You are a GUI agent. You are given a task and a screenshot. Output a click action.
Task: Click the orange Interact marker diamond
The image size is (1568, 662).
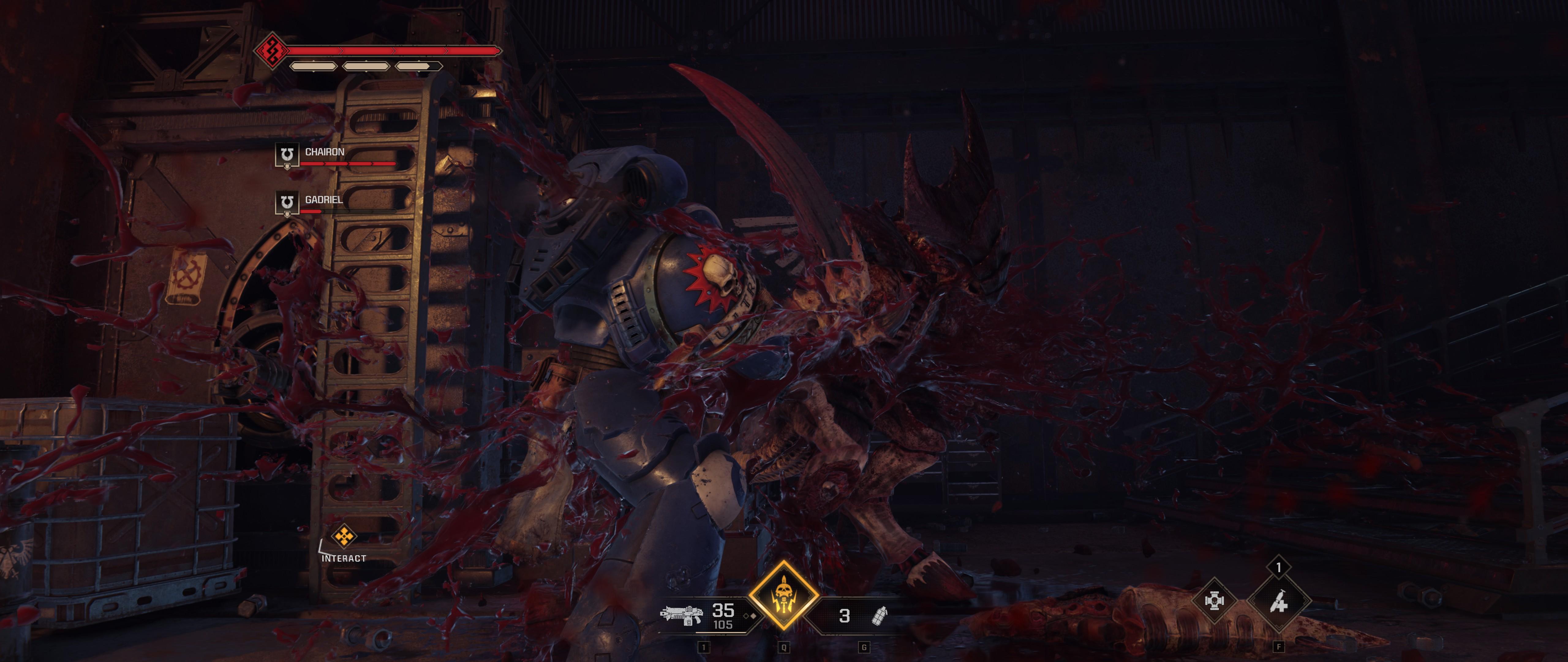[345, 537]
